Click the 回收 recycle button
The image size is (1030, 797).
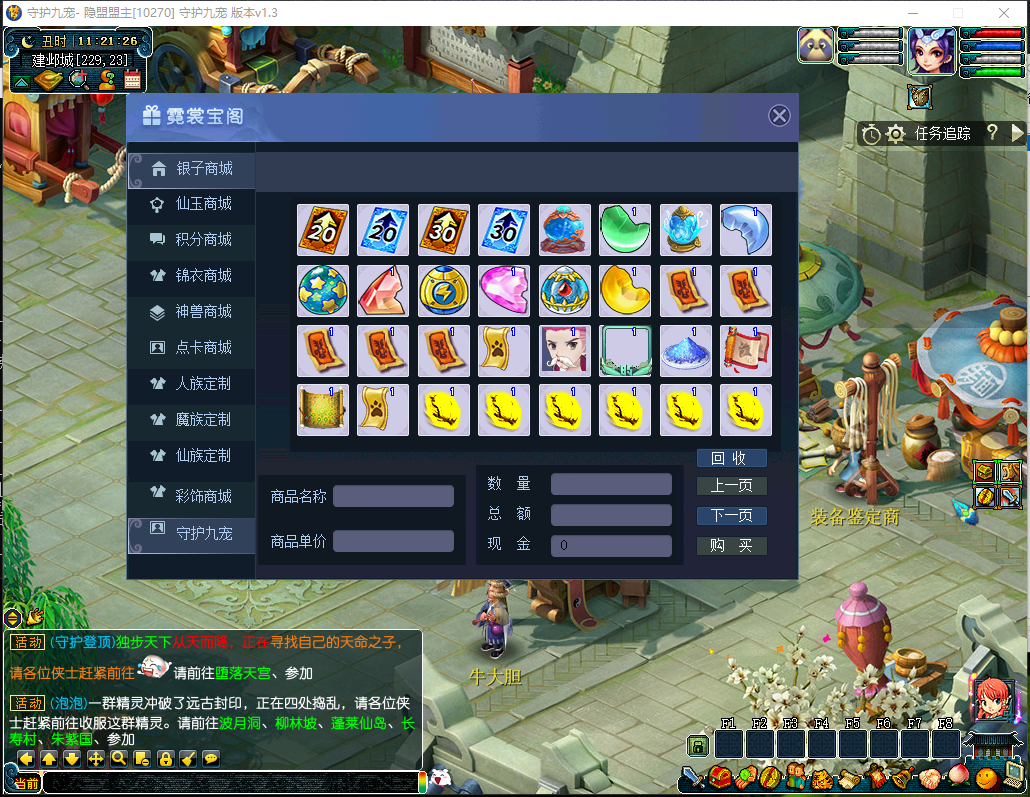click(731, 458)
